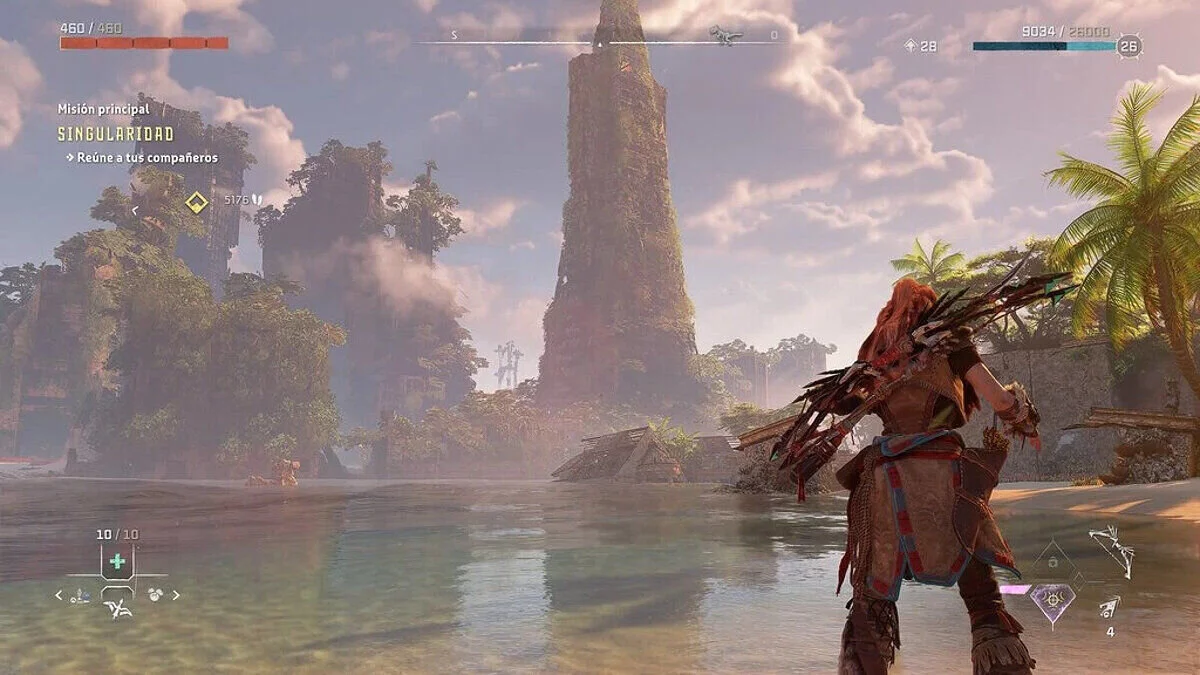Open skill points via the arrow icon
Viewport: 1200px width, 675px height.
click(910, 46)
